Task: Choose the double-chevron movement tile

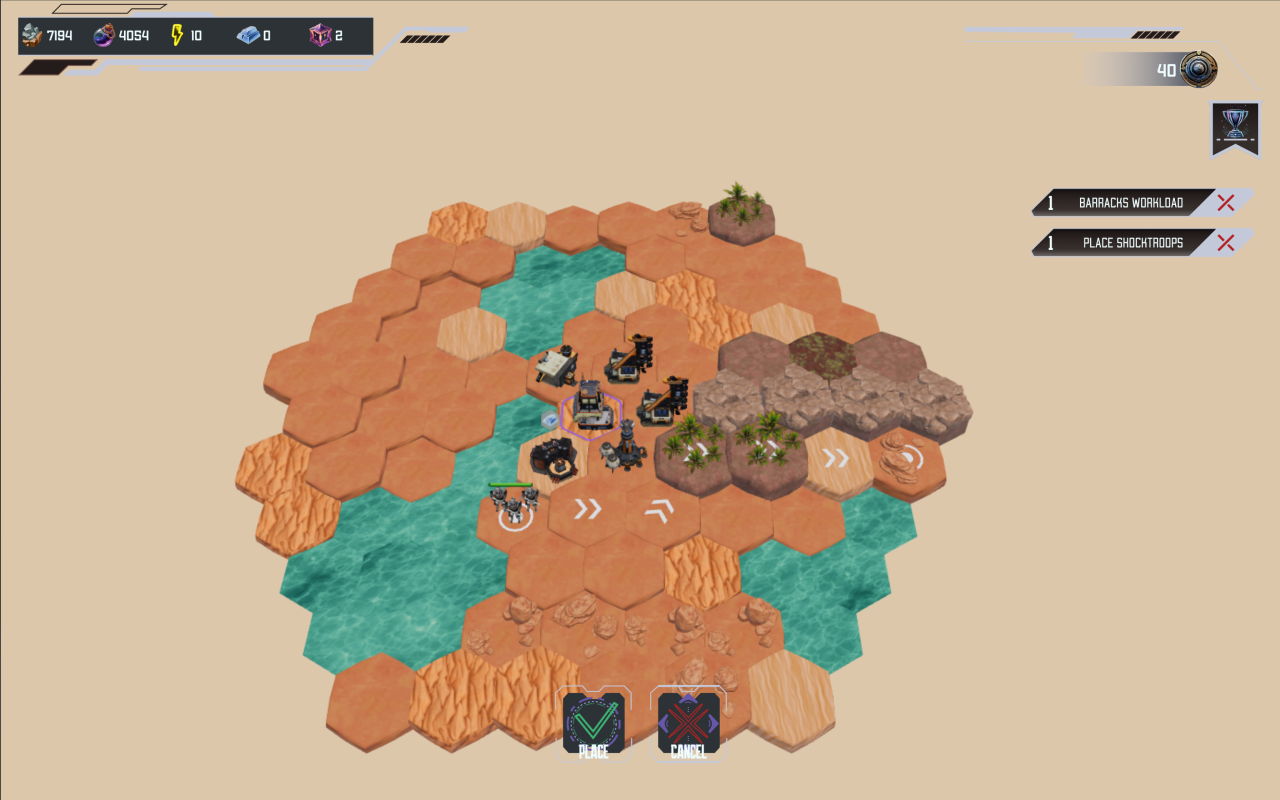Action: click(588, 510)
